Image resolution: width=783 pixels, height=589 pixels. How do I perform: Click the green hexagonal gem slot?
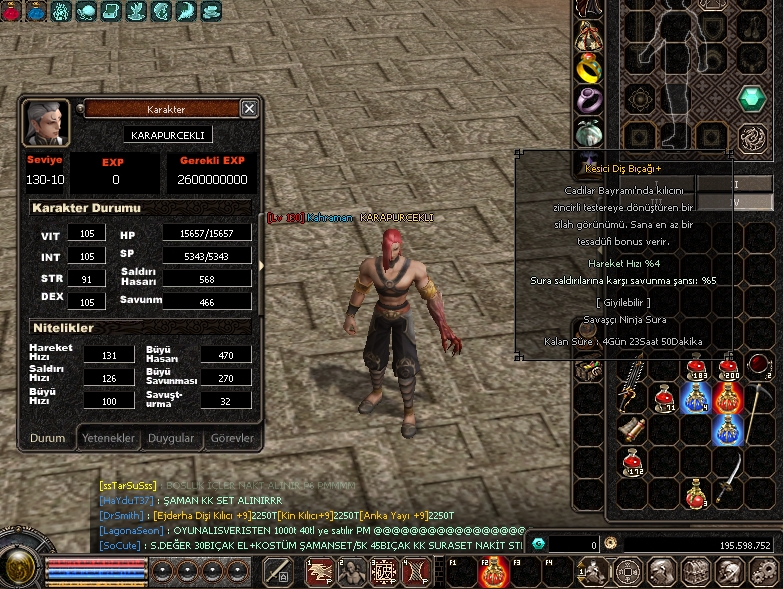click(751, 98)
